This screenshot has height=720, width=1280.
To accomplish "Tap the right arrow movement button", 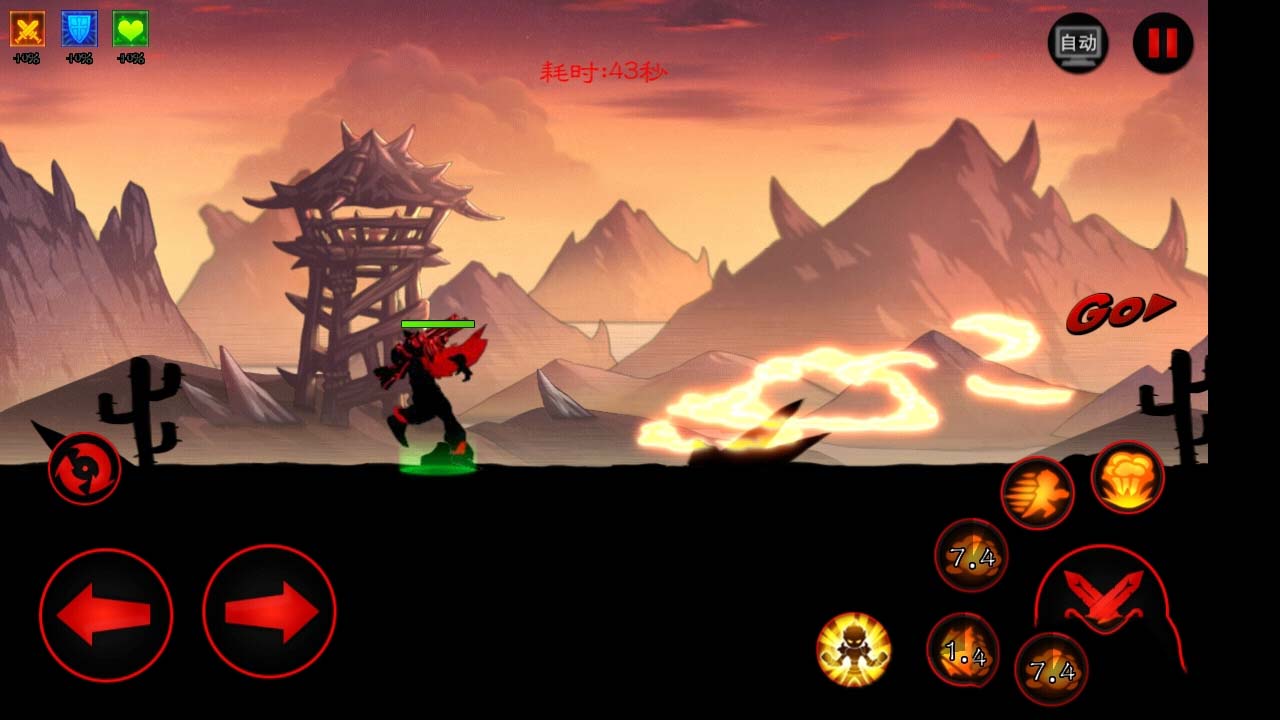I will [269, 612].
